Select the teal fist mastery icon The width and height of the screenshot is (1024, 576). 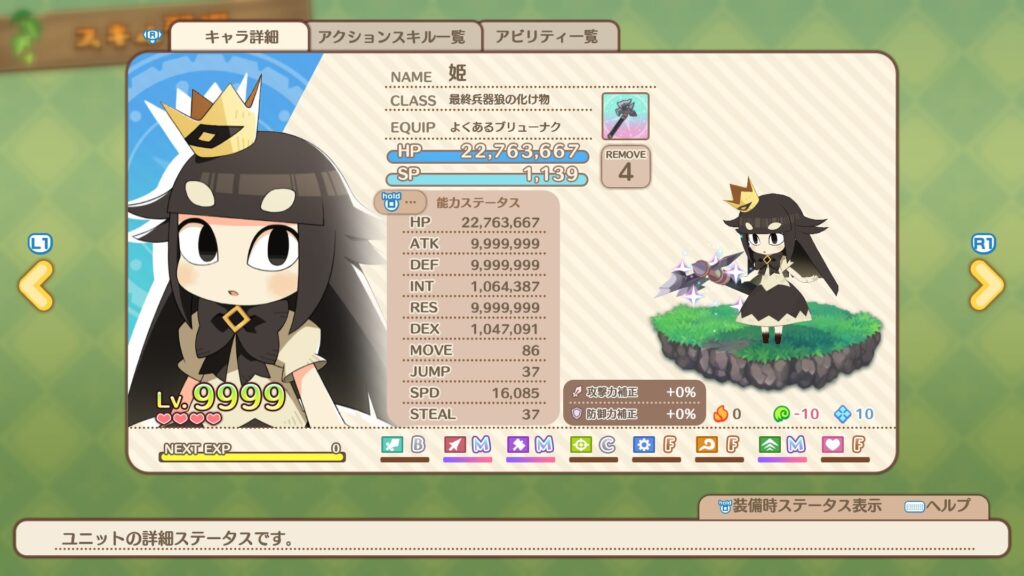pyautogui.click(x=393, y=444)
